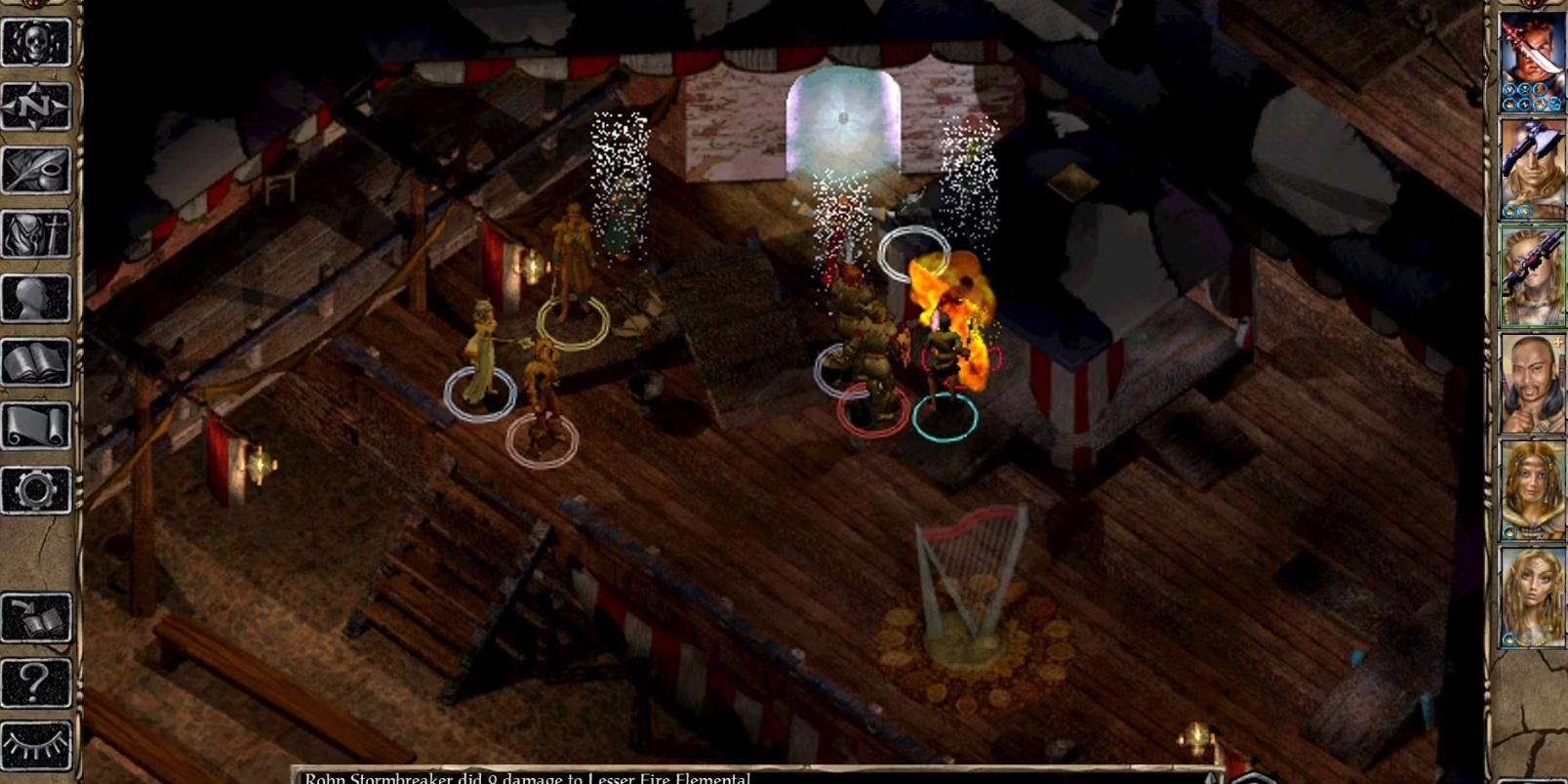Select the red-haired character portrait with sword
This screenshot has height=784, width=1568.
(x=1531, y=62)
